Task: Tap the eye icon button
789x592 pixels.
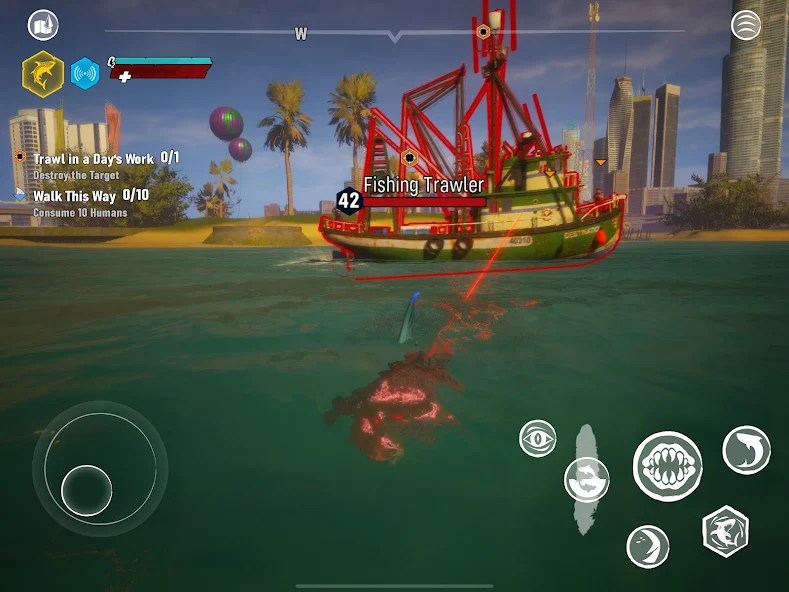Action: [538, 438]
